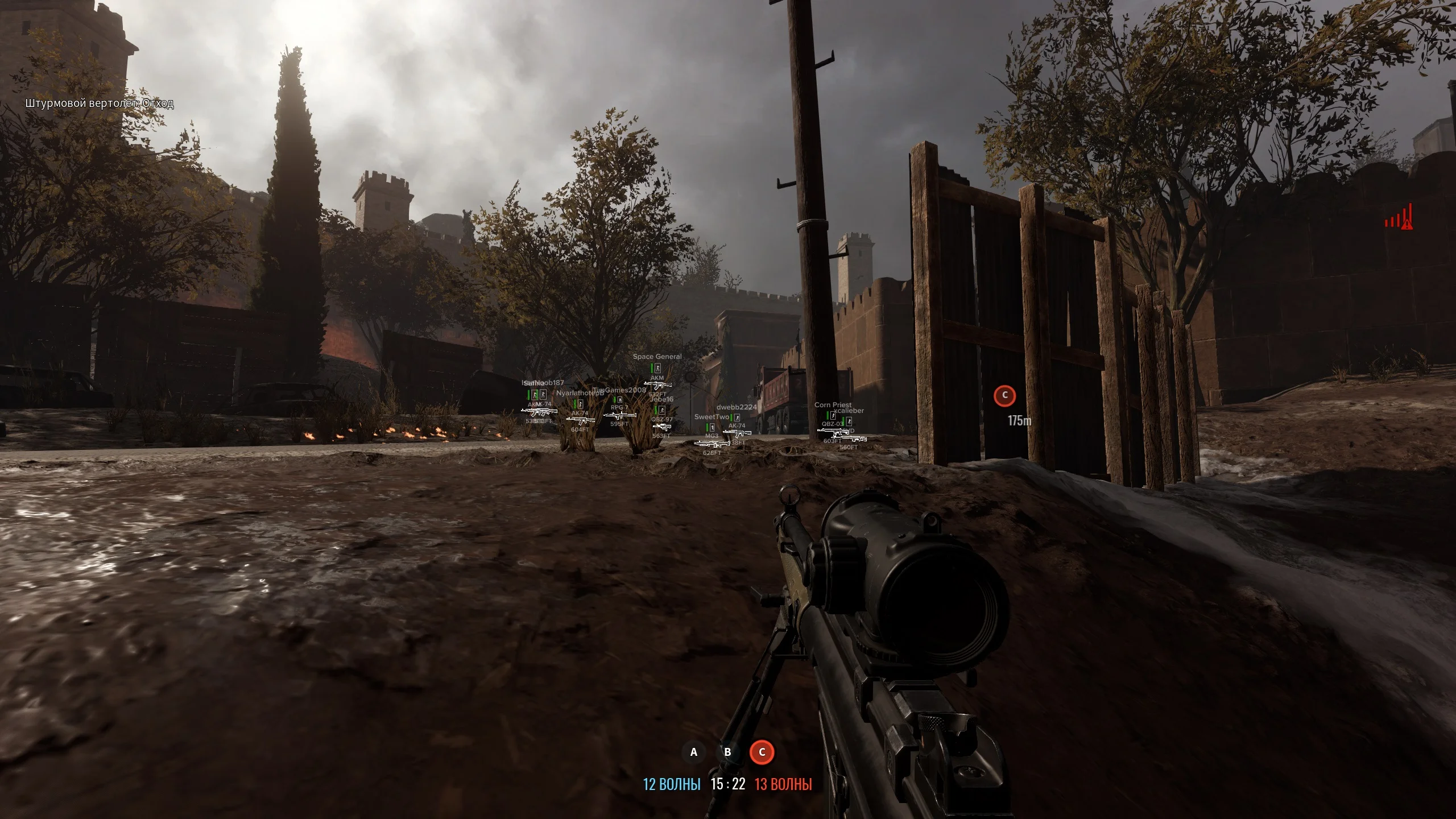Click the red network connection warning icon

tap(1399, 218)
